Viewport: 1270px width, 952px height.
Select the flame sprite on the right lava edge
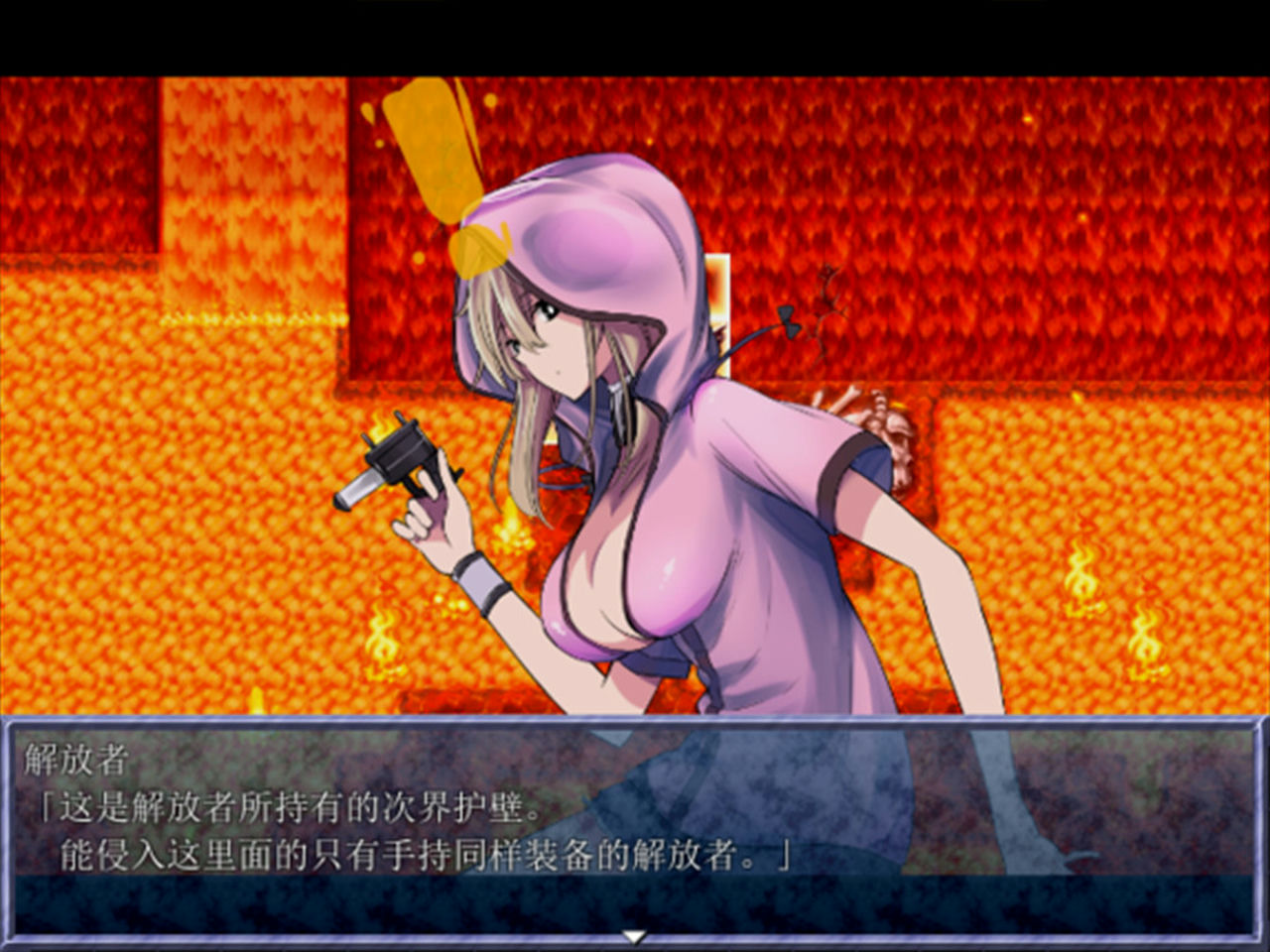[1083, 577]
